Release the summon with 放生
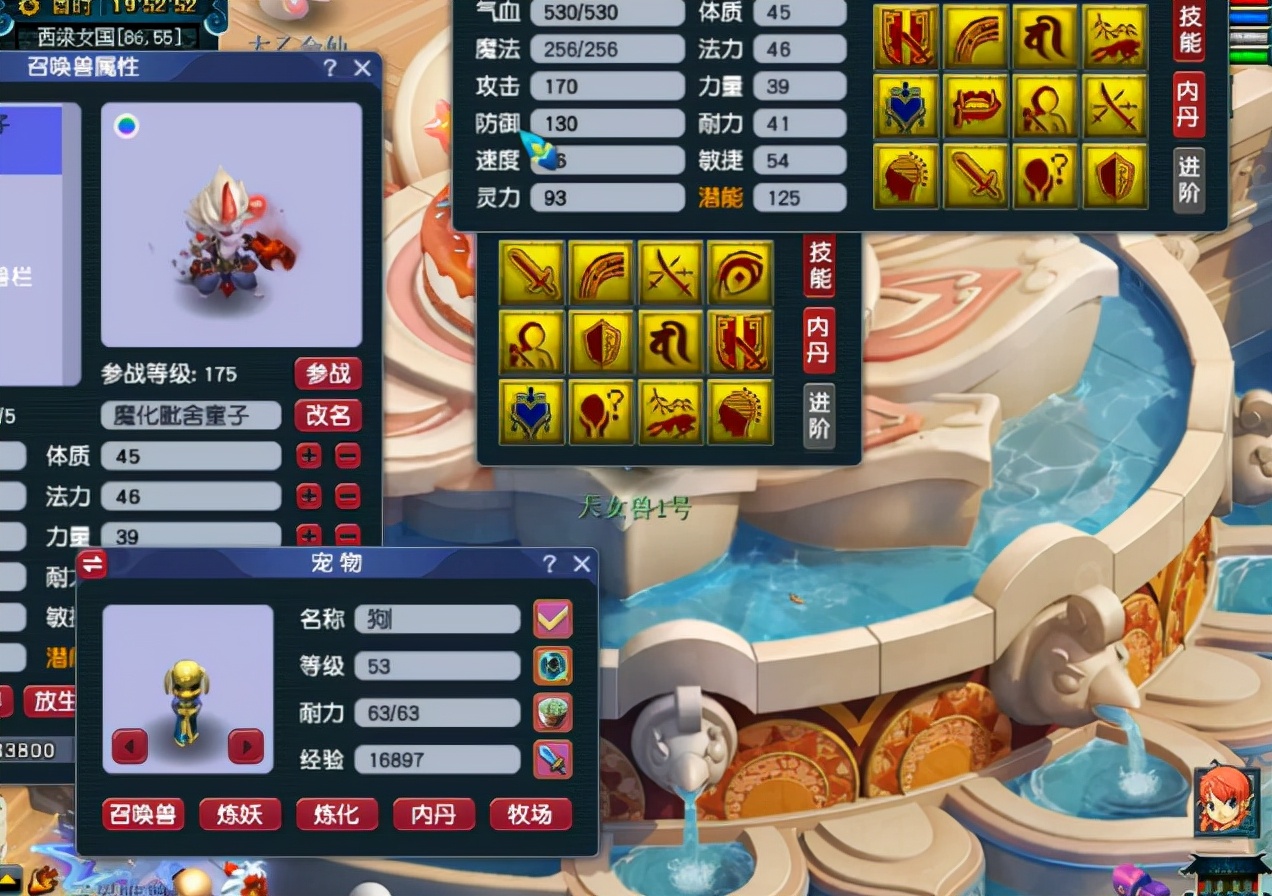This screenshot has height=896, width=1272. click(x=54, y=701)
